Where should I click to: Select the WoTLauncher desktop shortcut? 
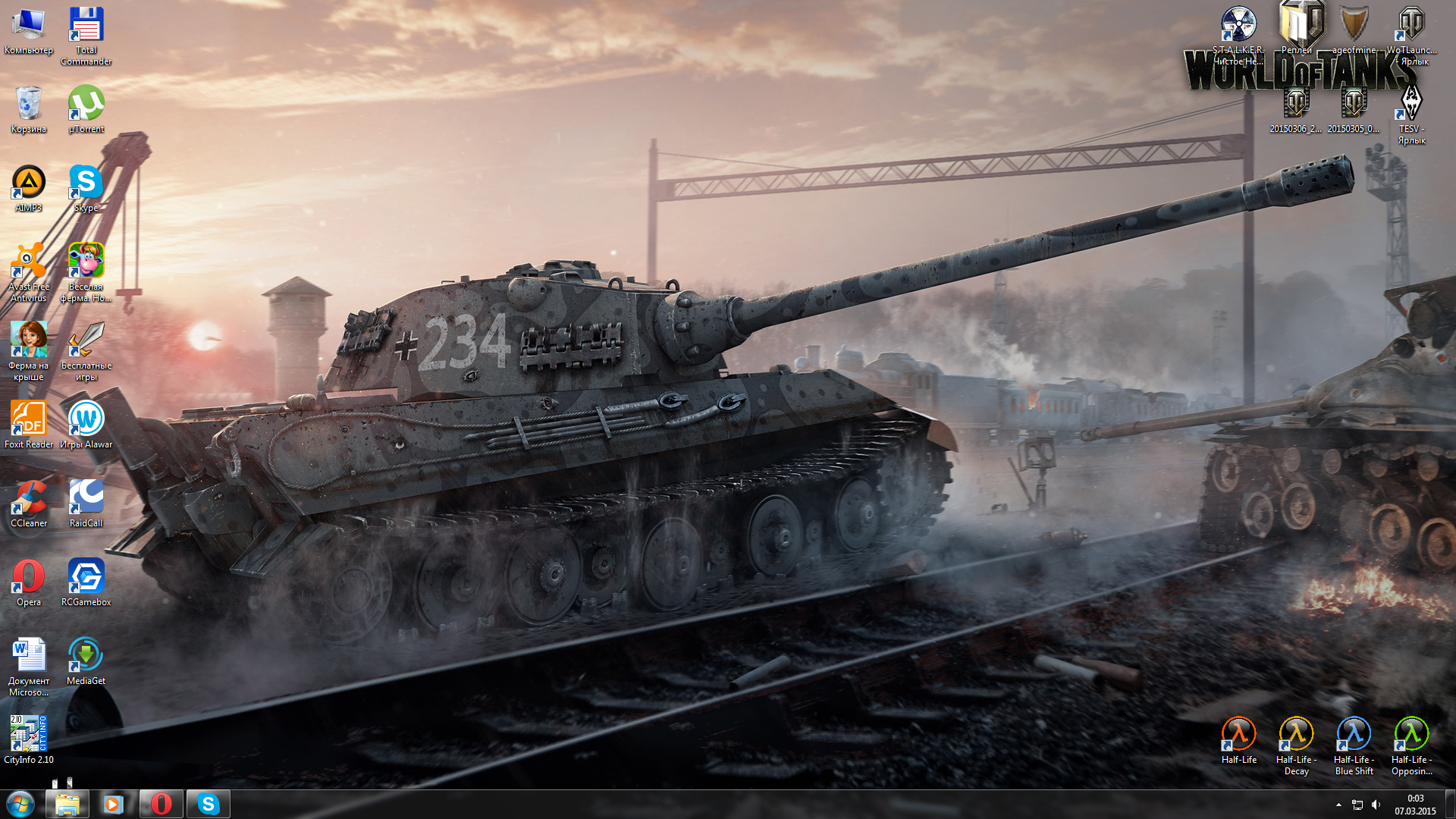(1410, 27)
